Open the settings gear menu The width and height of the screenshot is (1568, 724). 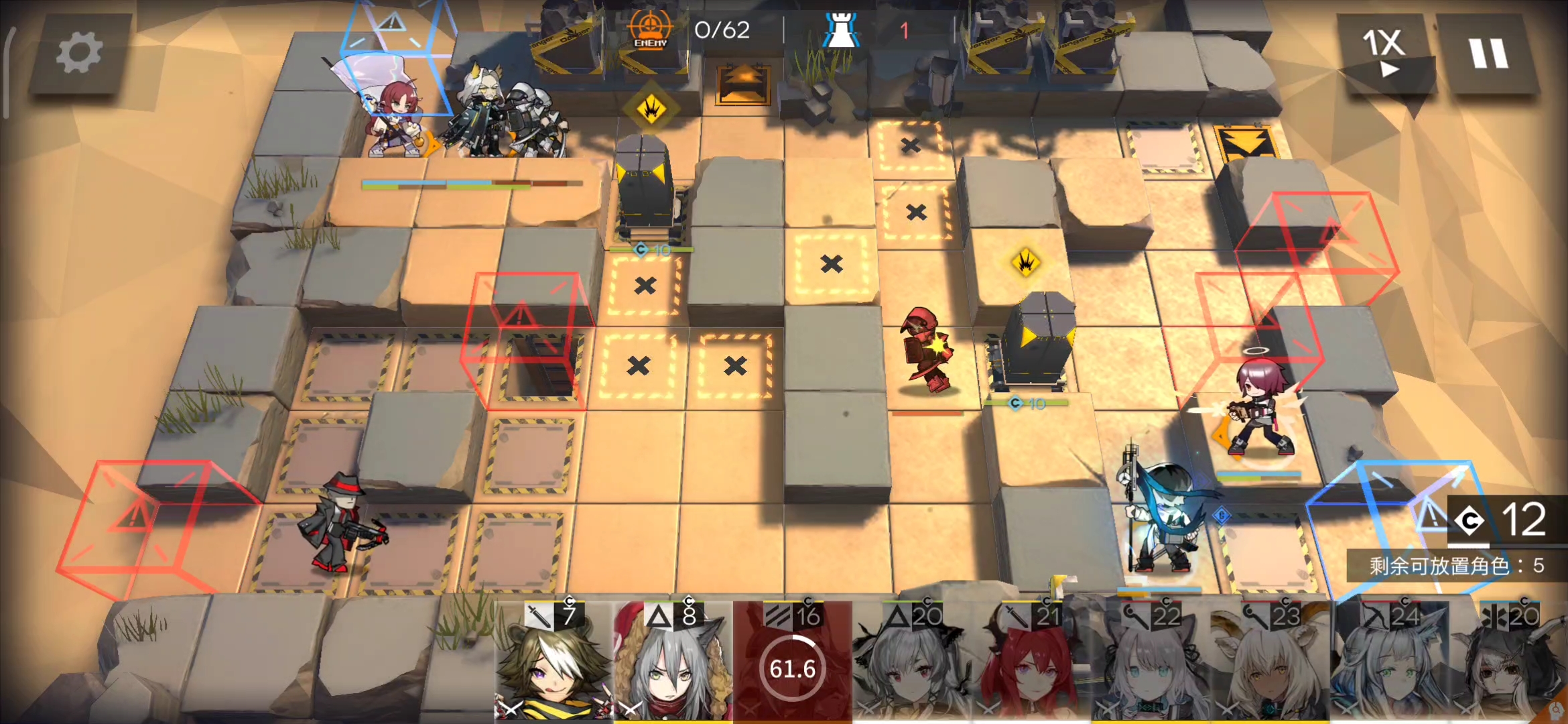click(79, 54)
